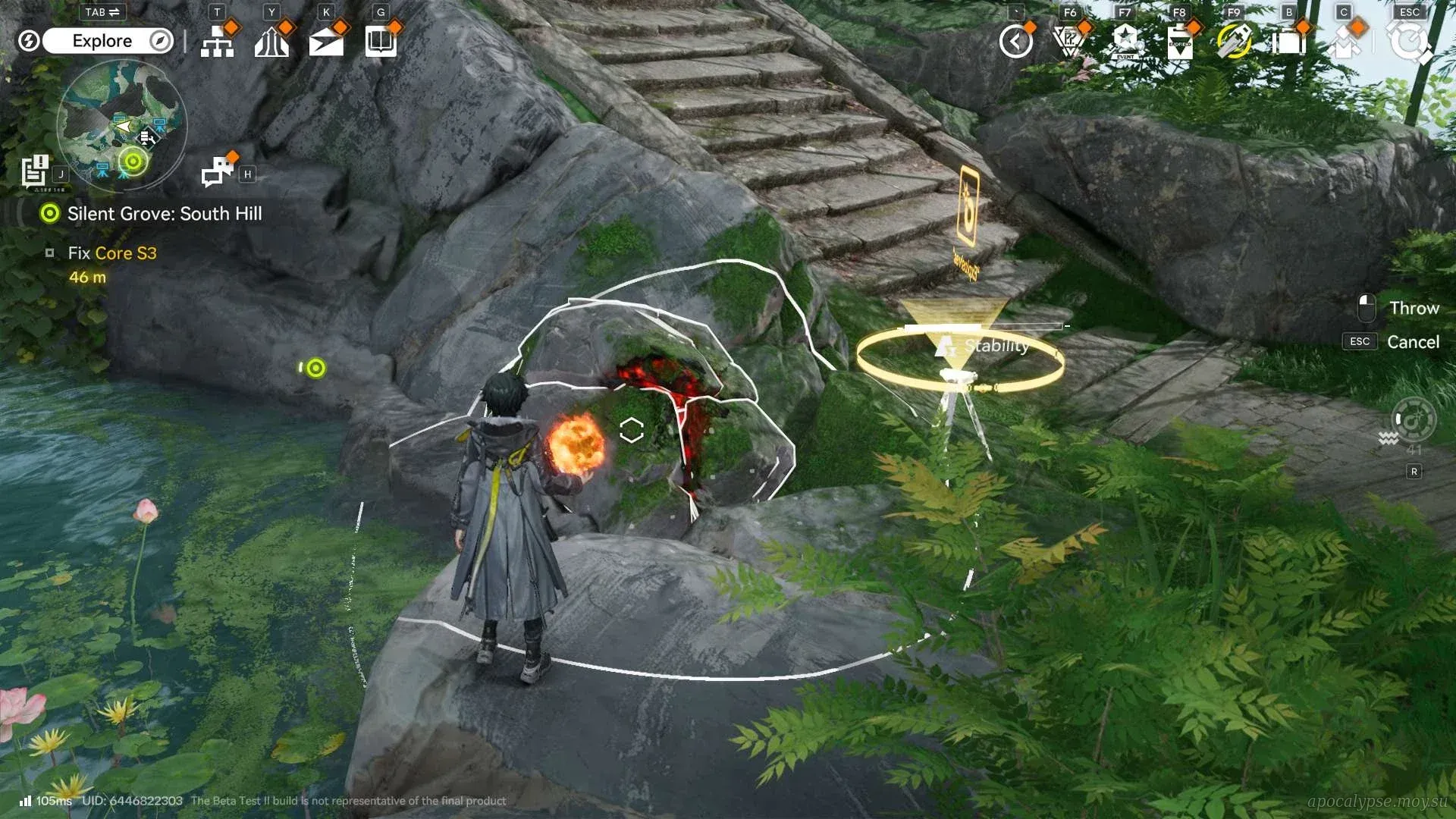Click the Cancel action label

coord(1413,342)
